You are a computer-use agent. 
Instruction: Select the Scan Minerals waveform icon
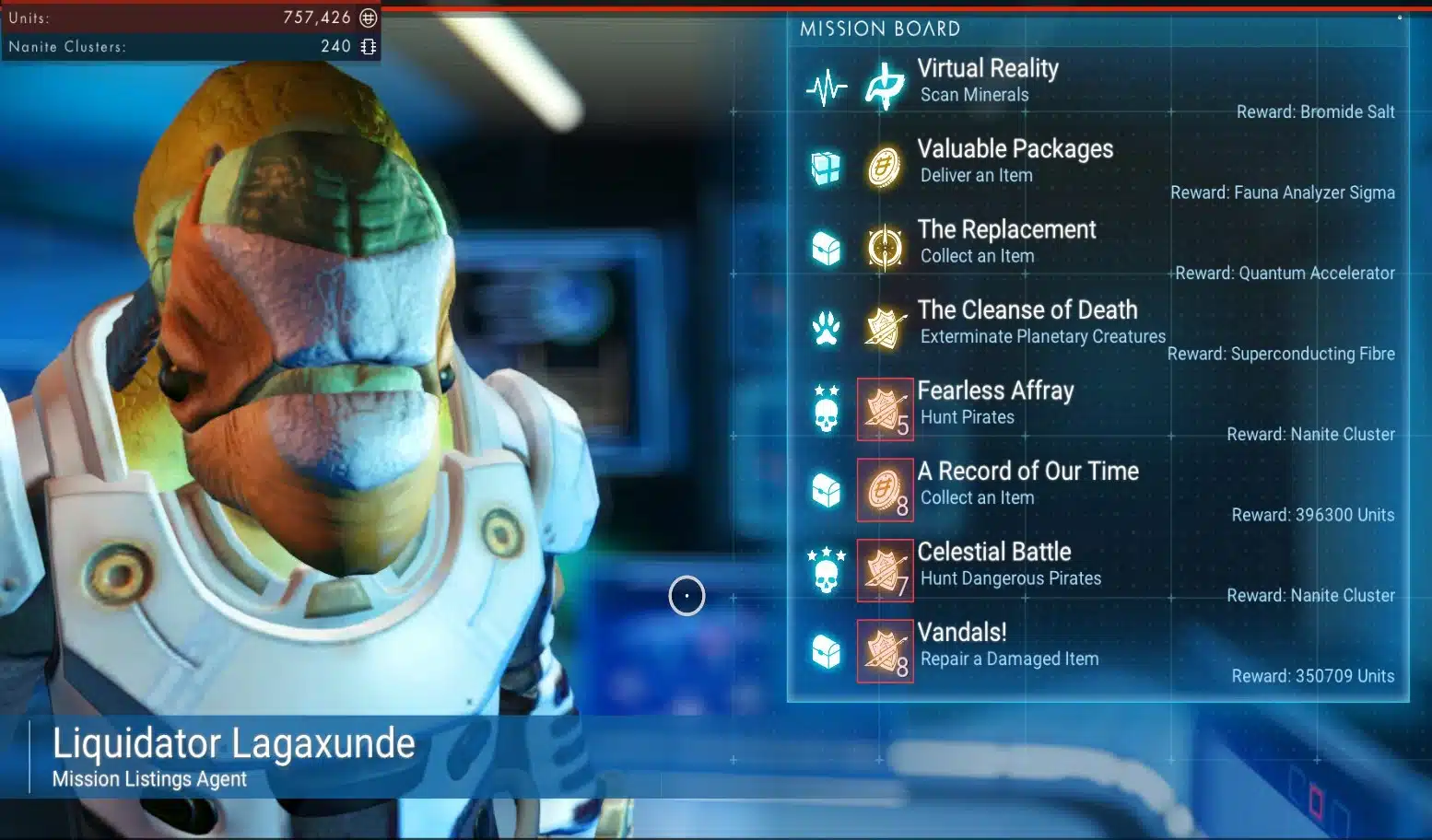[827, 85]
